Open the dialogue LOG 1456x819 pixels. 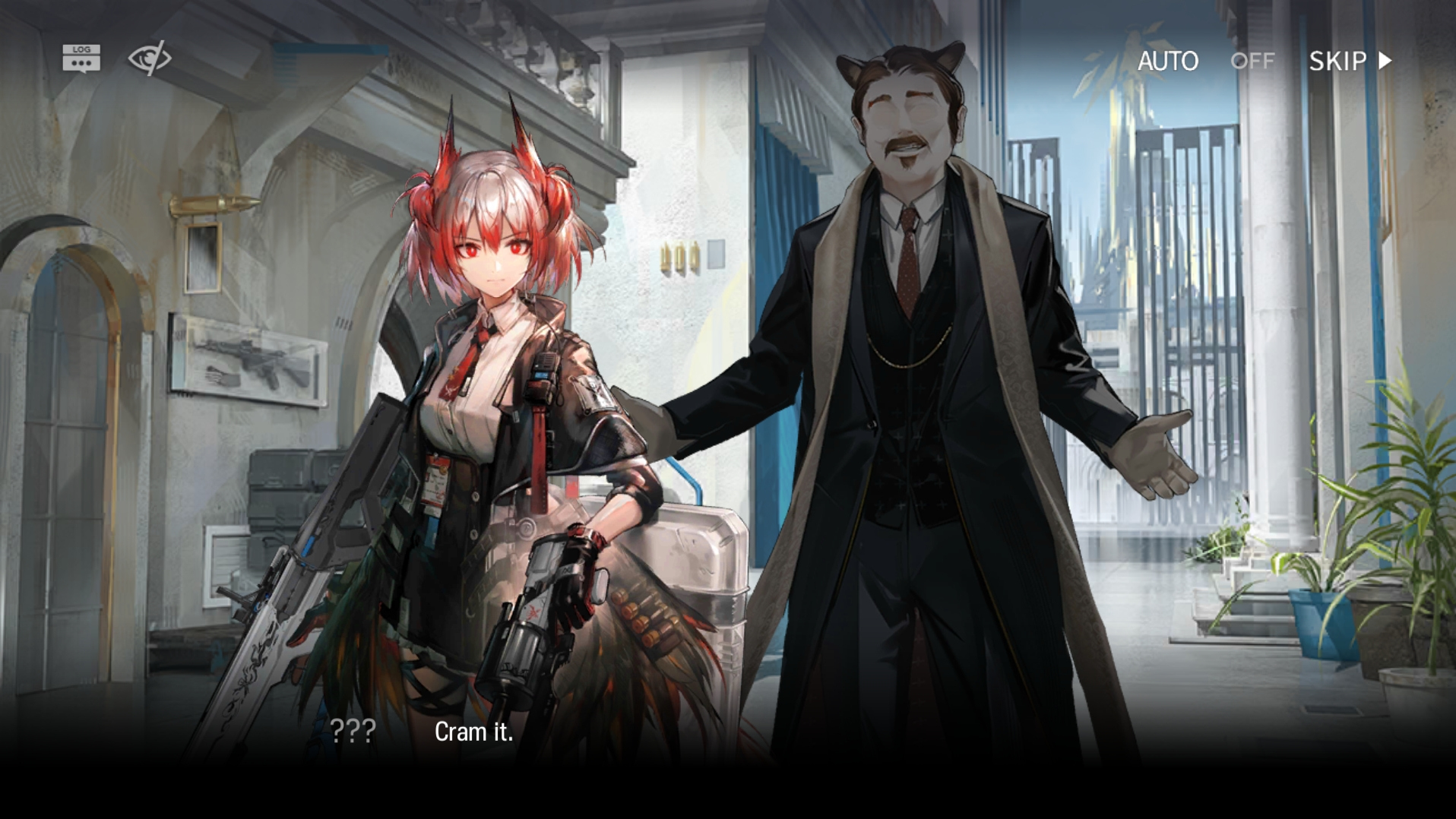tap(81, 58)
